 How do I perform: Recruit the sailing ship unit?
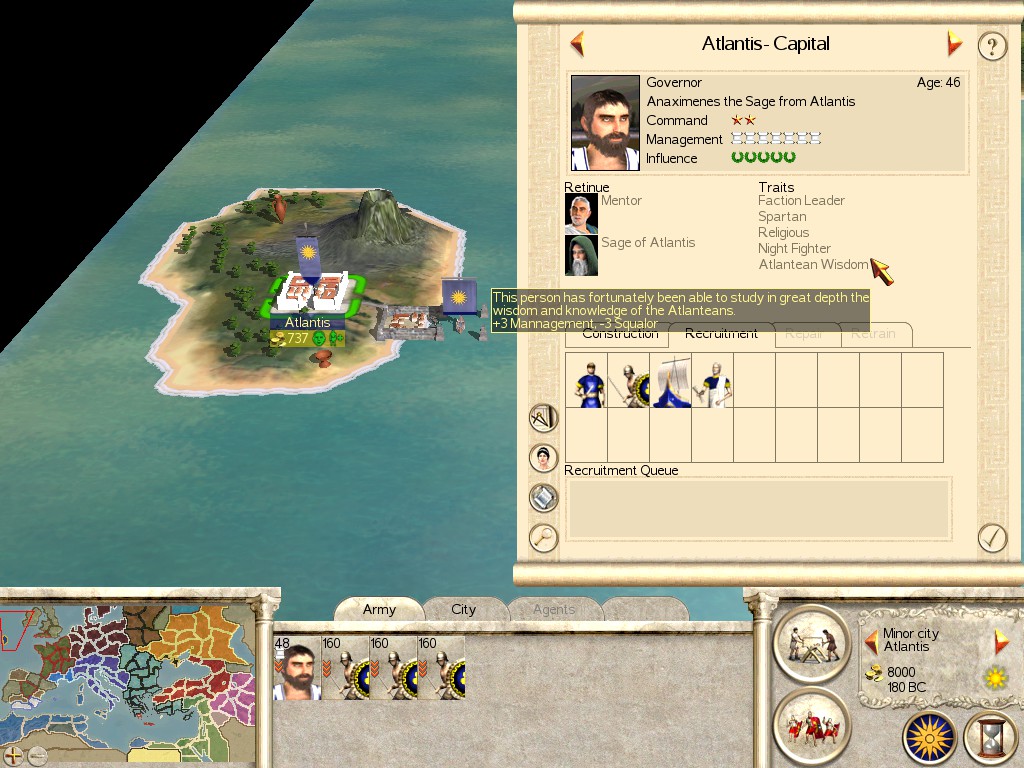pyautogui.click(x=670, y=381)
